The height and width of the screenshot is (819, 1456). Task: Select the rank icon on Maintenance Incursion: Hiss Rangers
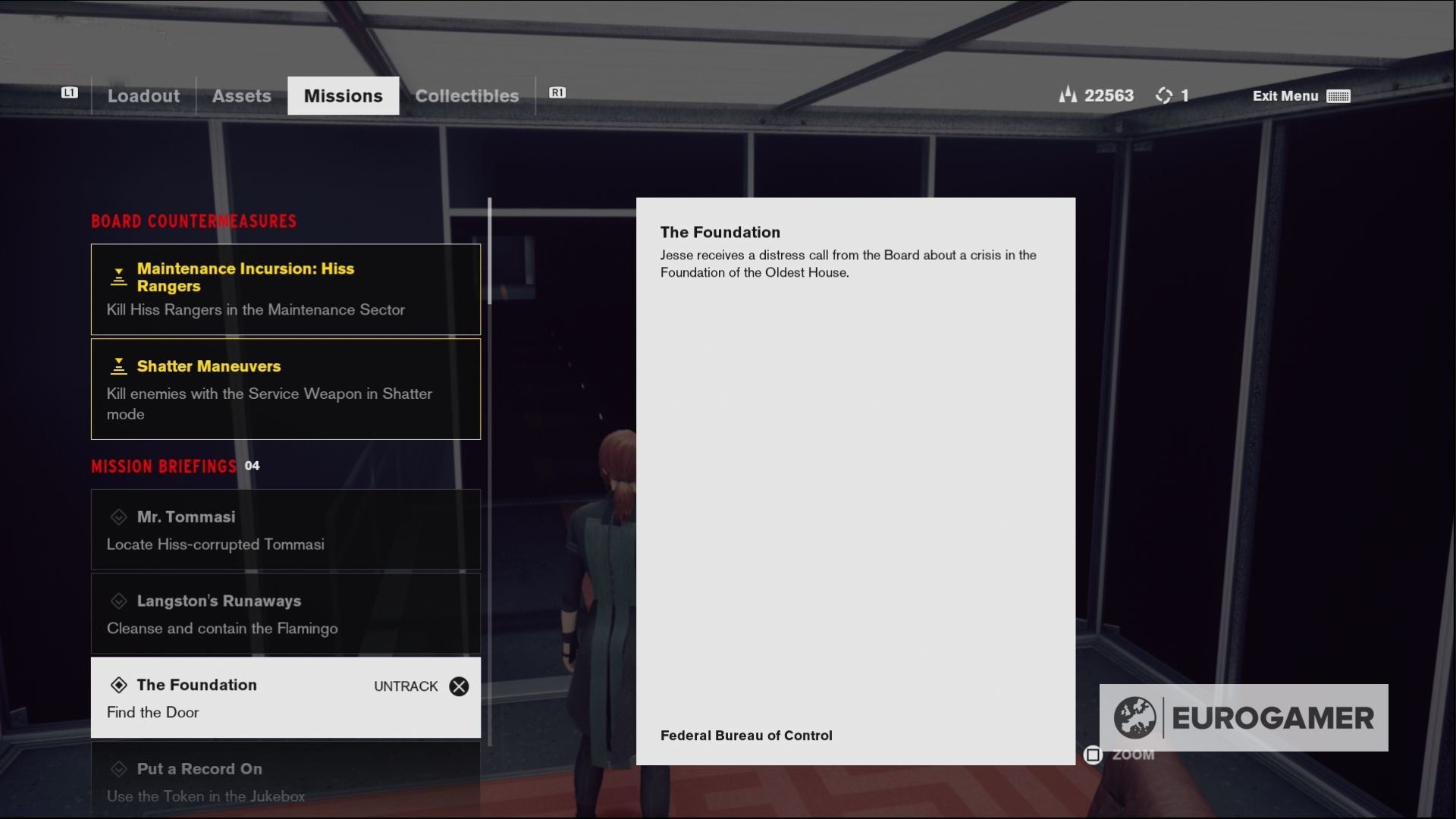pos(118,277)
